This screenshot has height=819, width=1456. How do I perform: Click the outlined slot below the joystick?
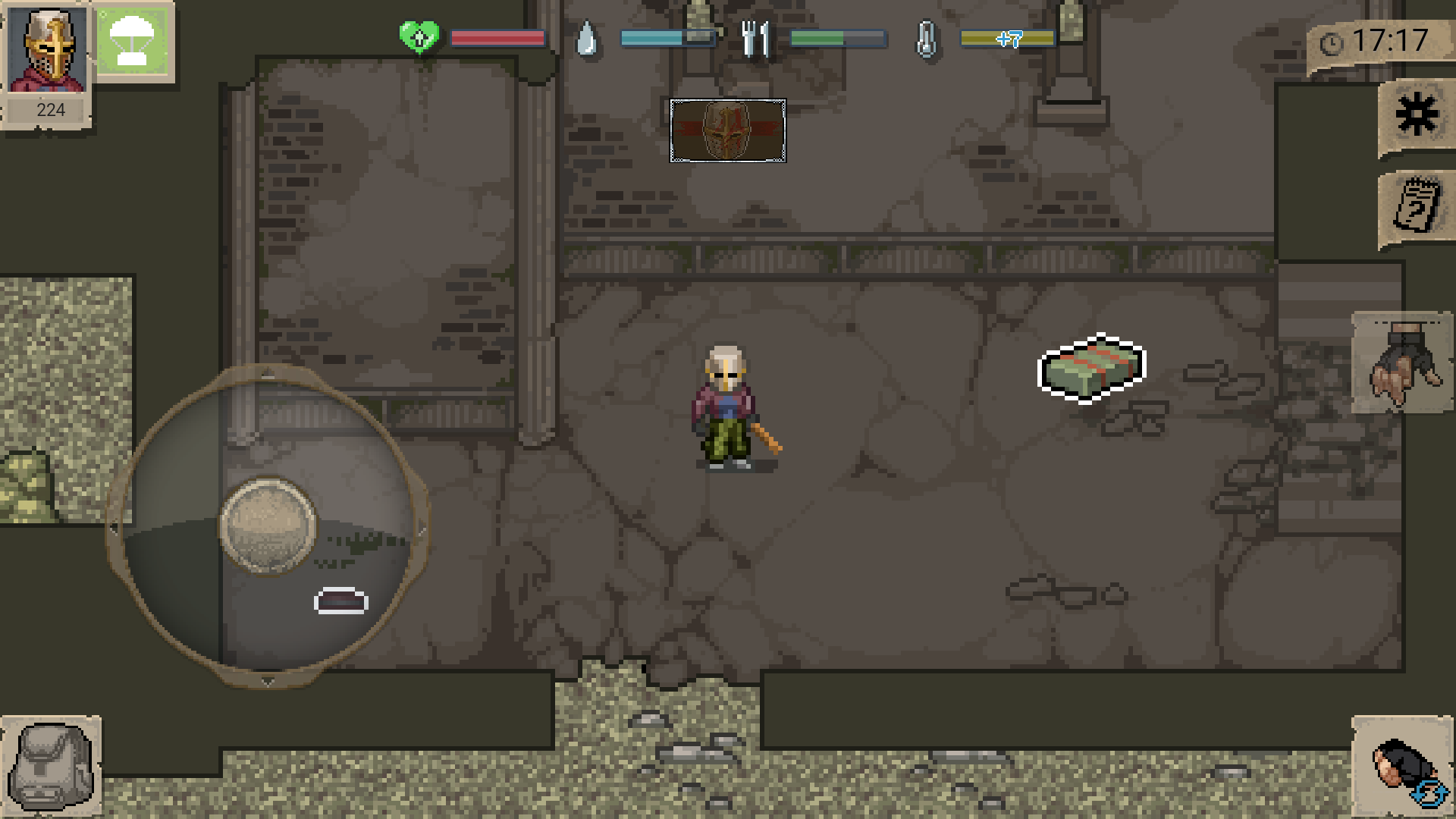click(x=339, y=601)
